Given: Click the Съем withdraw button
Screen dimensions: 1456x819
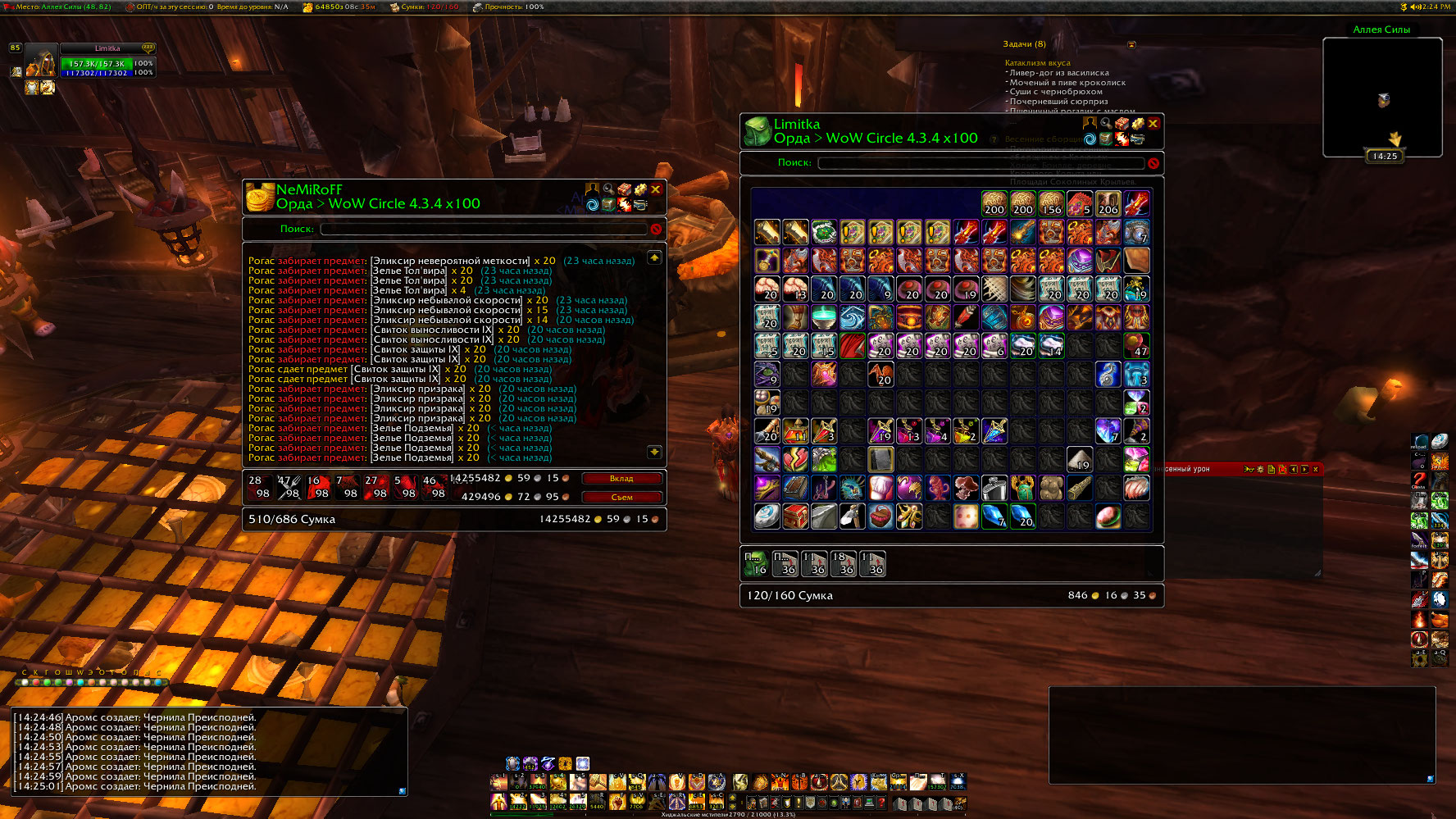Looking at the screenshot, I should click(621, 497).
